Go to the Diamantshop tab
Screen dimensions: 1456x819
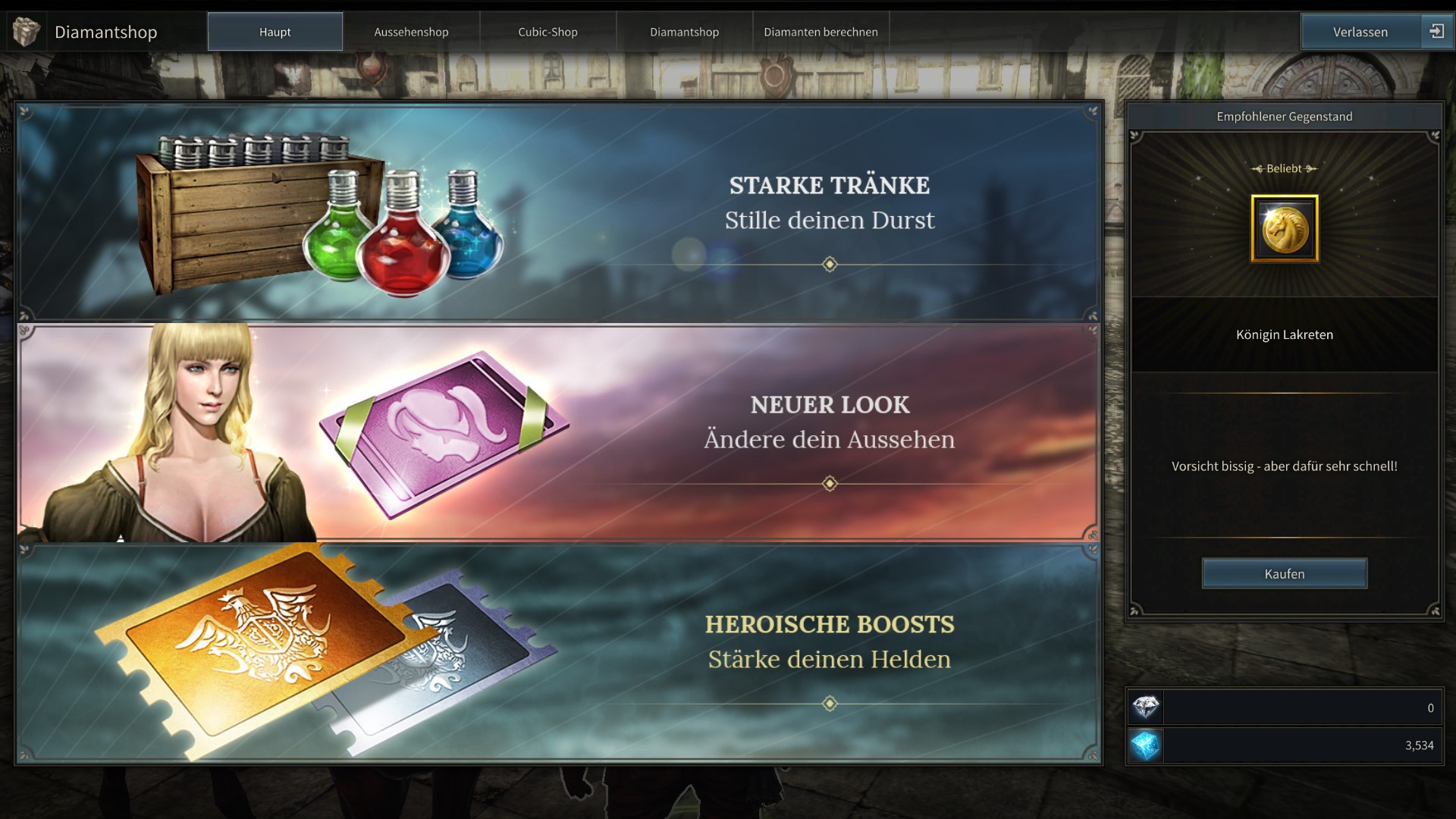(x=684, y=32)
